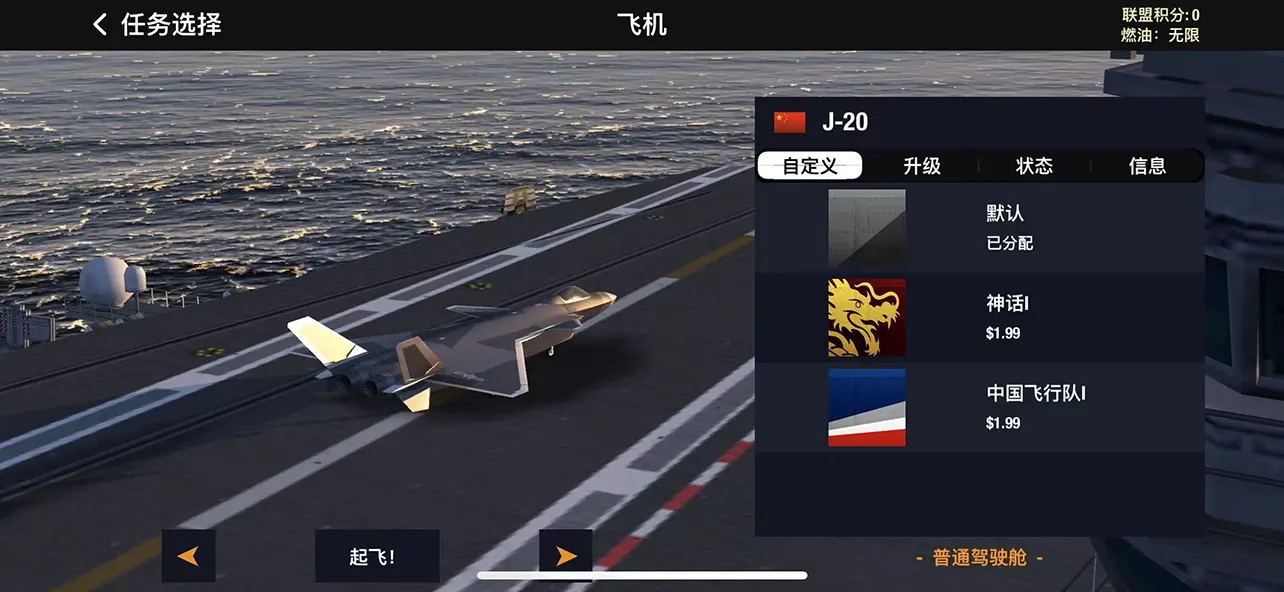Launch with the 起飞! button
This screenshot has width=1284, height=592.
[x=377, y=556]
